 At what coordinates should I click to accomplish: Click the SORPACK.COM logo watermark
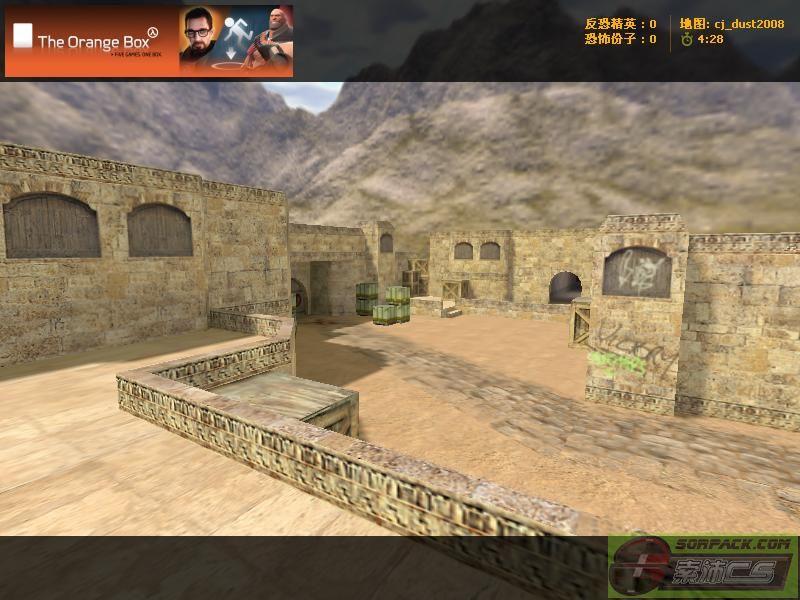pyautogui.click(x=702, y=567)
